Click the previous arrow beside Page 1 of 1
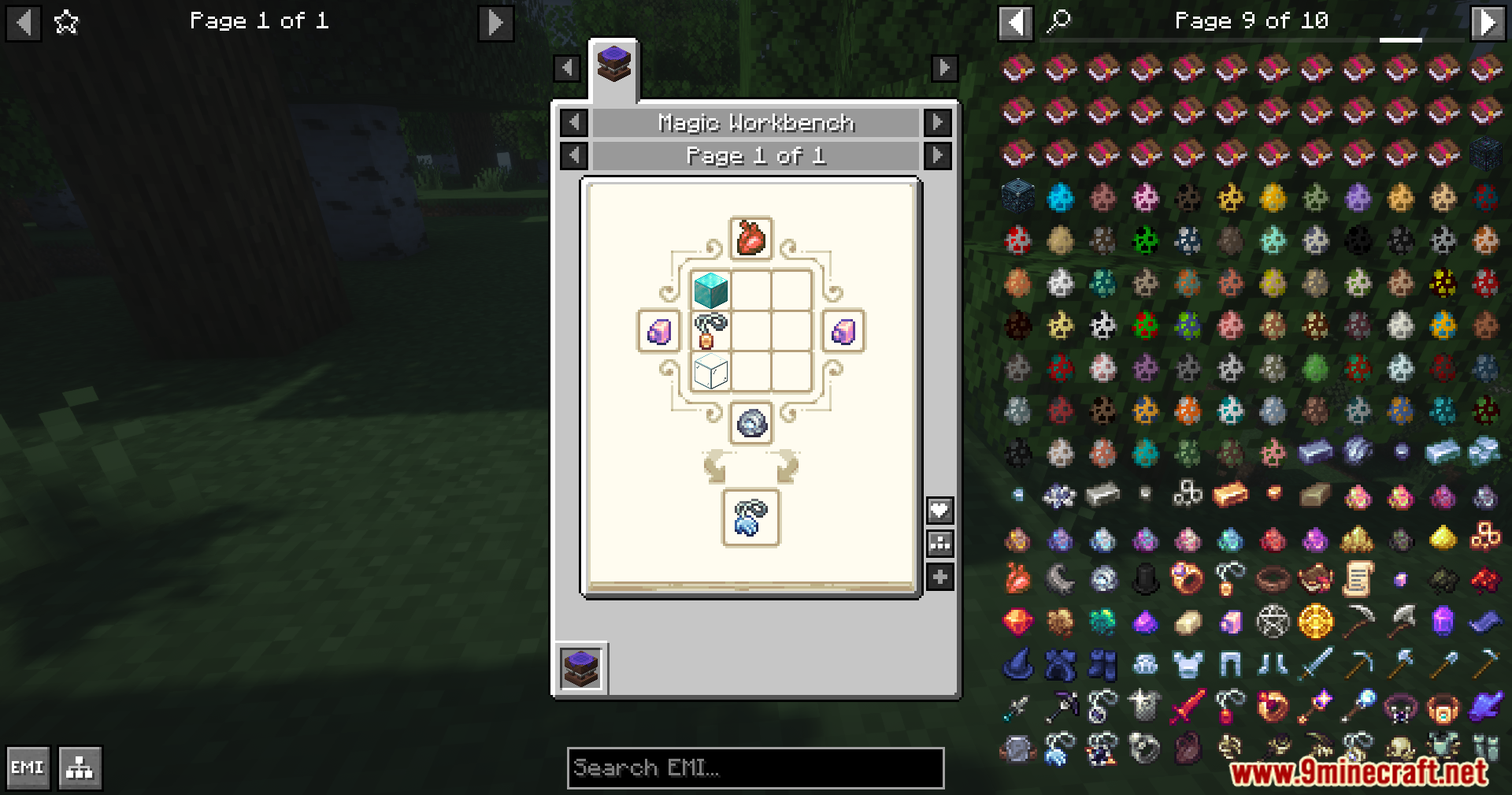The image size is (1512, 795). pos(573,155)
